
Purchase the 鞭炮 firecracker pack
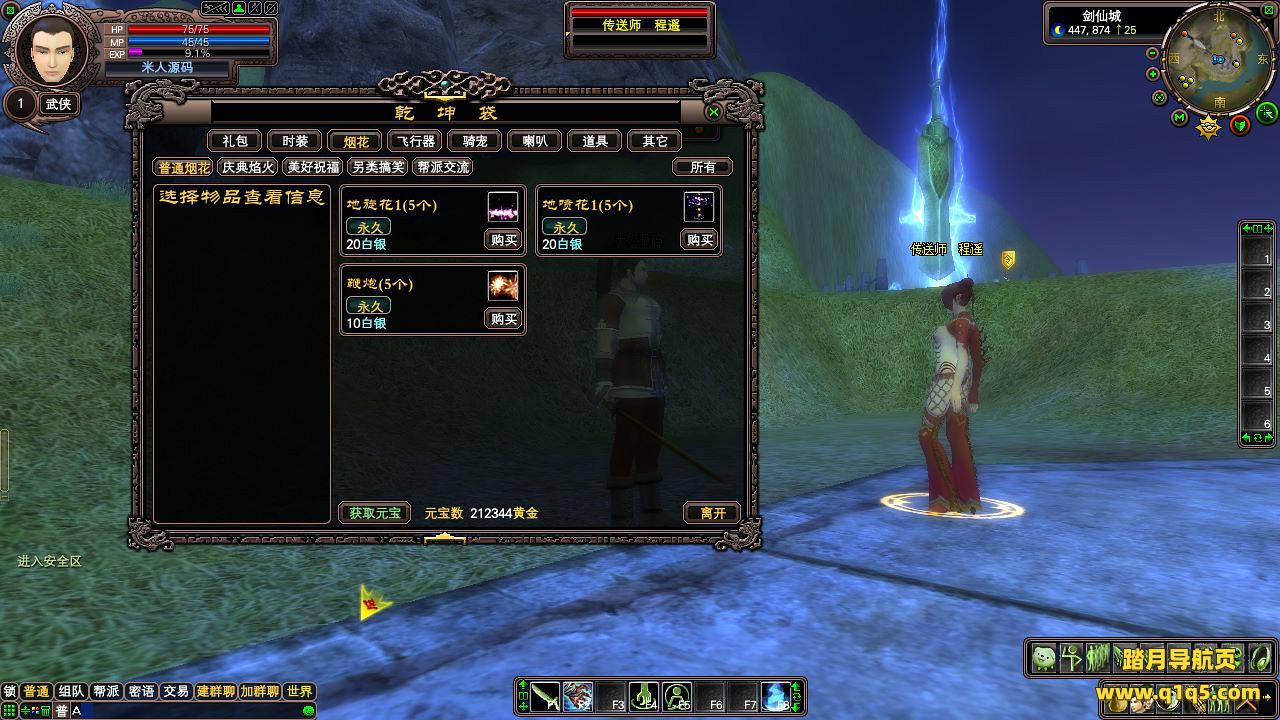(504, 319)
